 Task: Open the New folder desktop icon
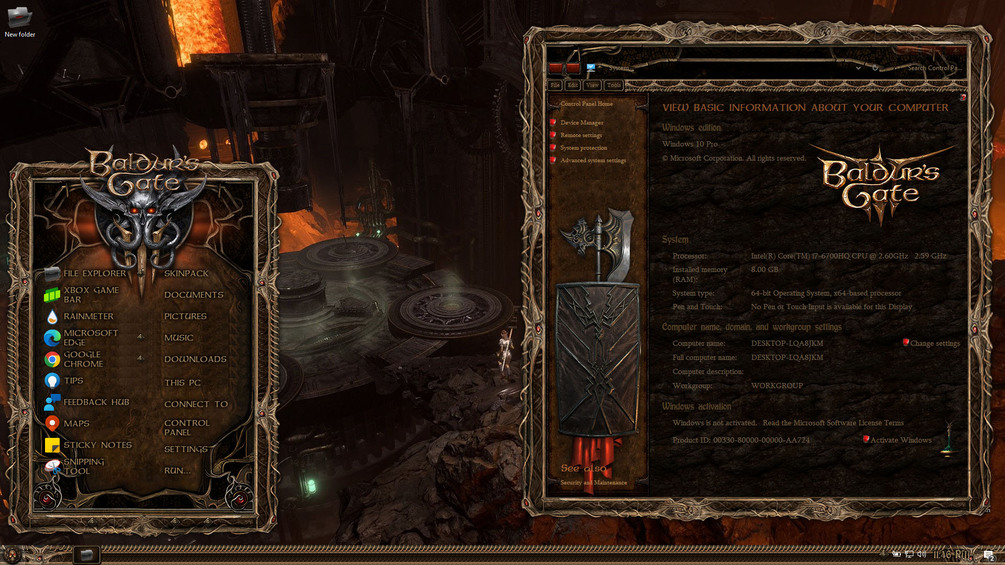pos(19,22)
